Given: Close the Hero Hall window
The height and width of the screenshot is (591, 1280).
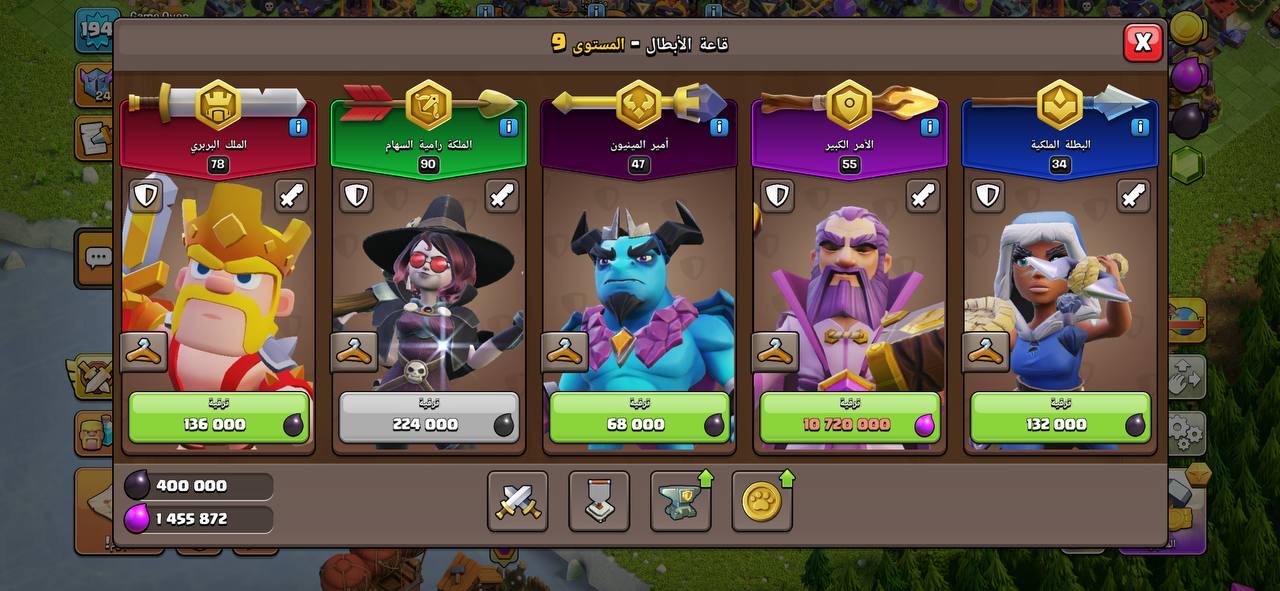Looking at the screenshot, I should tap(1142, 42).
